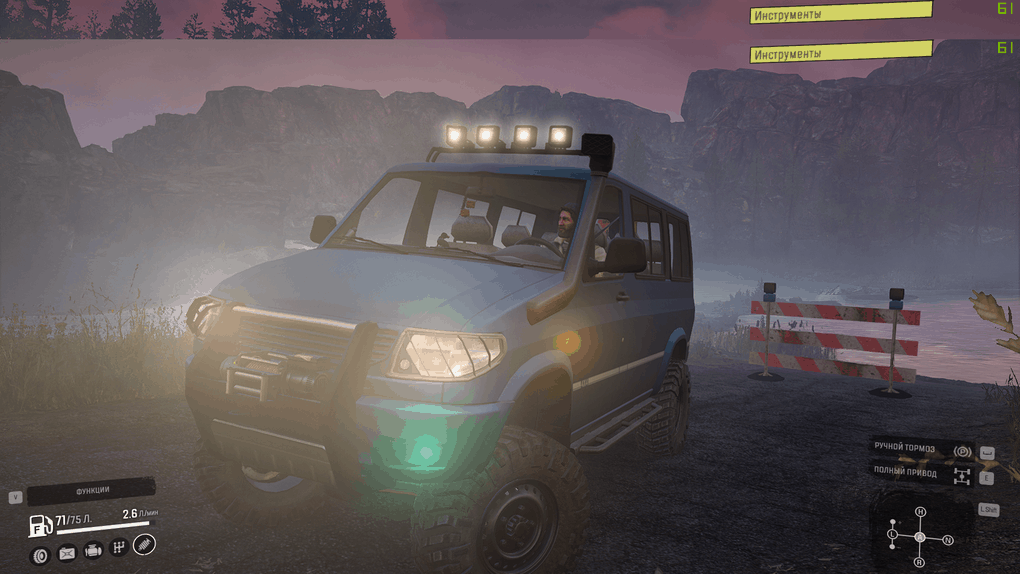Select the A automatic gear node
This screenshot has height=574, width=1020.
click(x=920, y=537)
